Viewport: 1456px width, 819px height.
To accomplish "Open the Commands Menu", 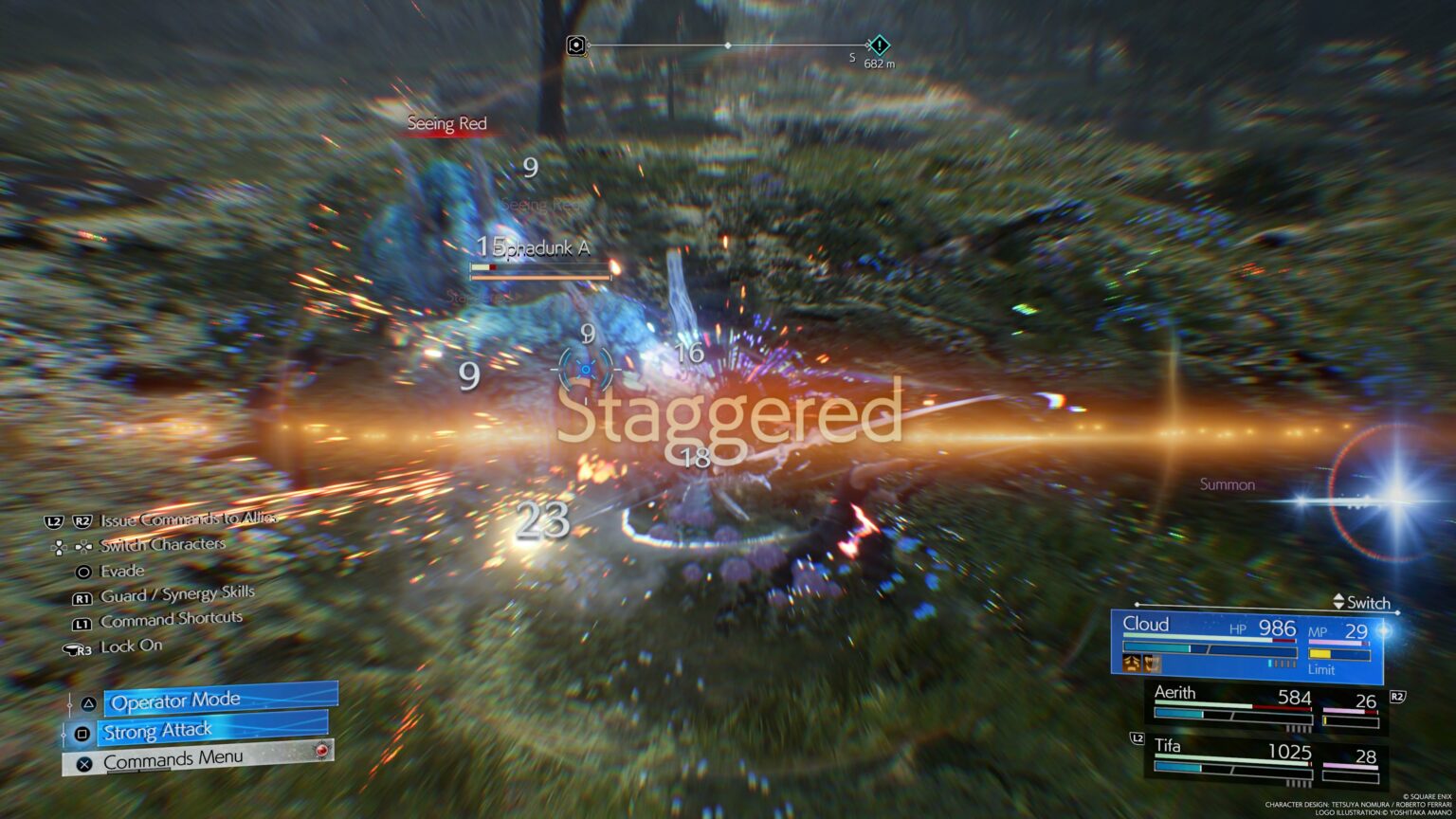I will (x=197, y=760).
